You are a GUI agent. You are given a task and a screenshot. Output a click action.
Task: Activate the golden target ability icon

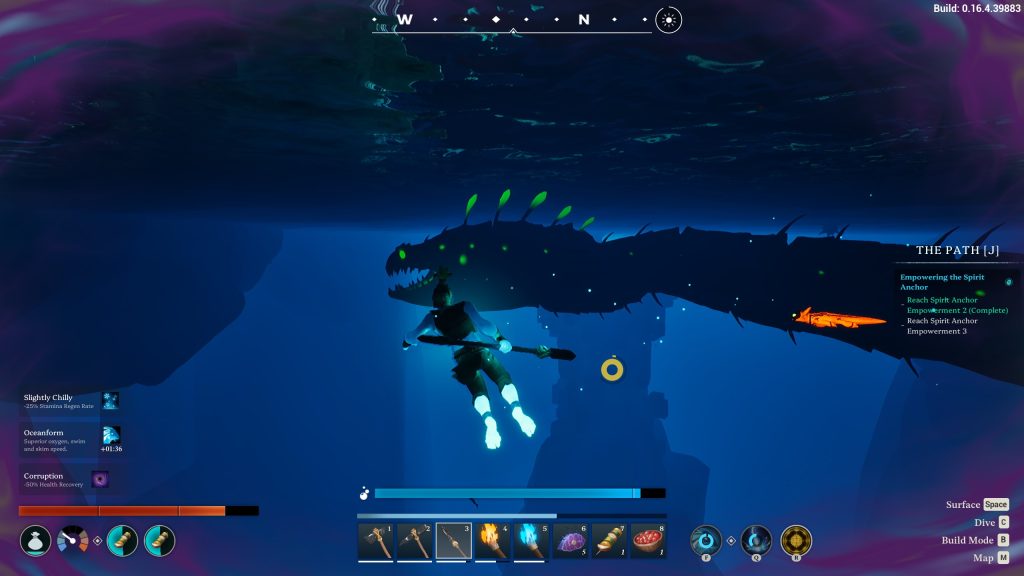click(796, 540)
